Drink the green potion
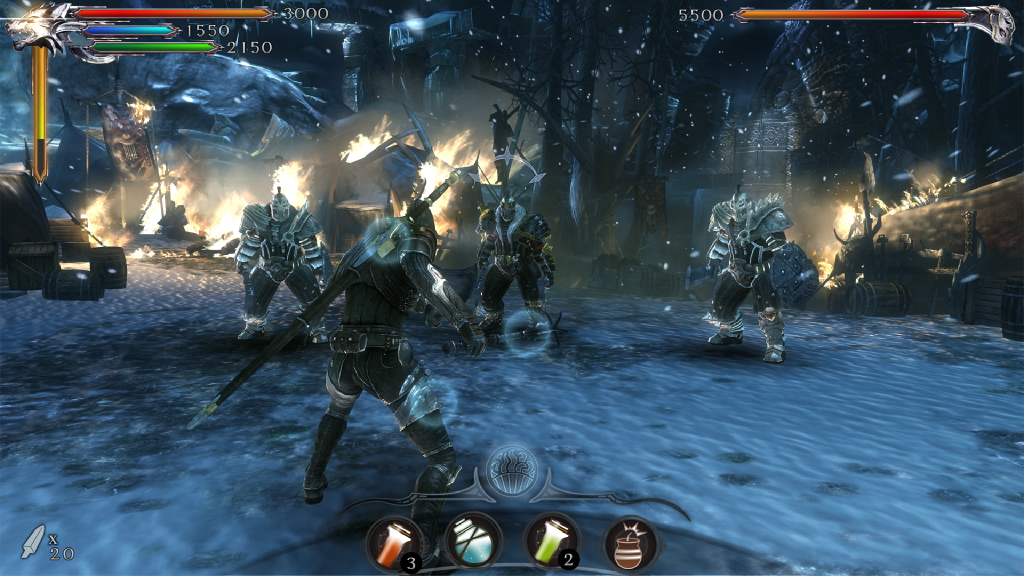The height and width of the screenshot is (576, 1024). tap(551, 542)
